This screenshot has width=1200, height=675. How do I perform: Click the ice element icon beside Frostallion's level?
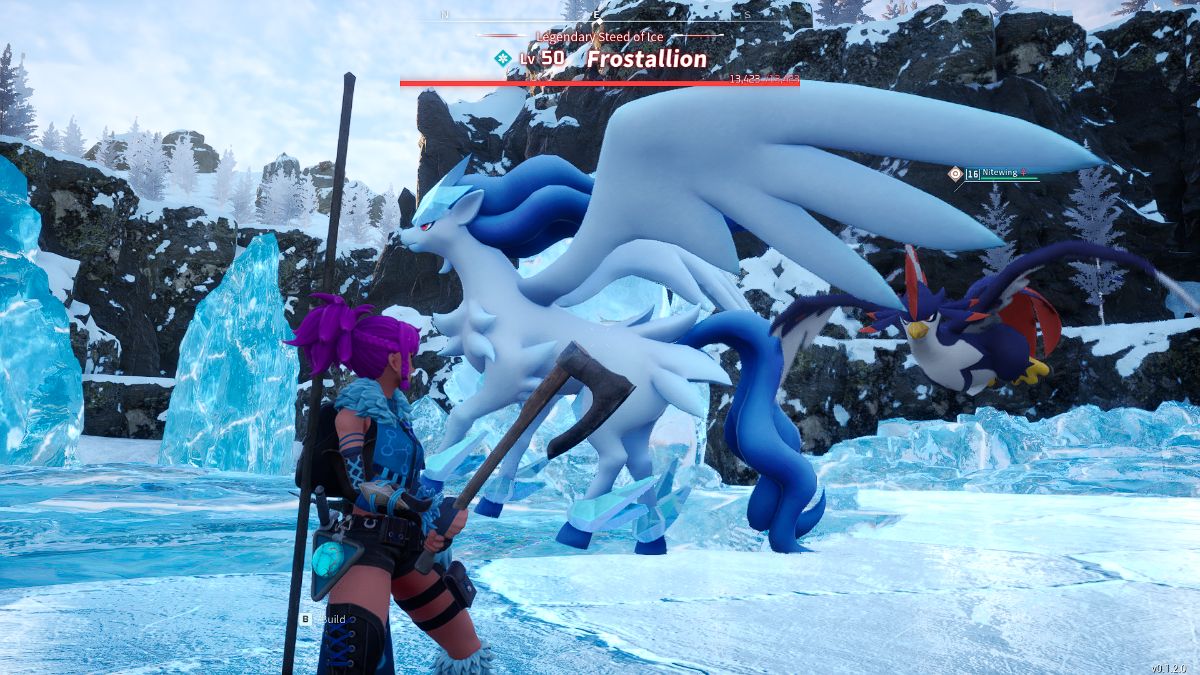click(503, 59)
